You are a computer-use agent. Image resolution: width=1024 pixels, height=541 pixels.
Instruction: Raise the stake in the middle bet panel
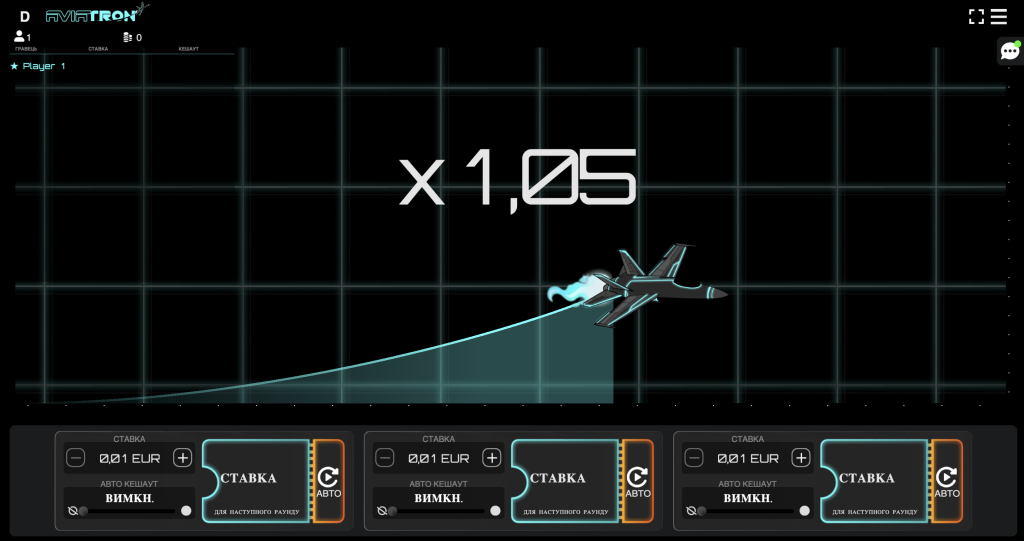tap(491, 458)
